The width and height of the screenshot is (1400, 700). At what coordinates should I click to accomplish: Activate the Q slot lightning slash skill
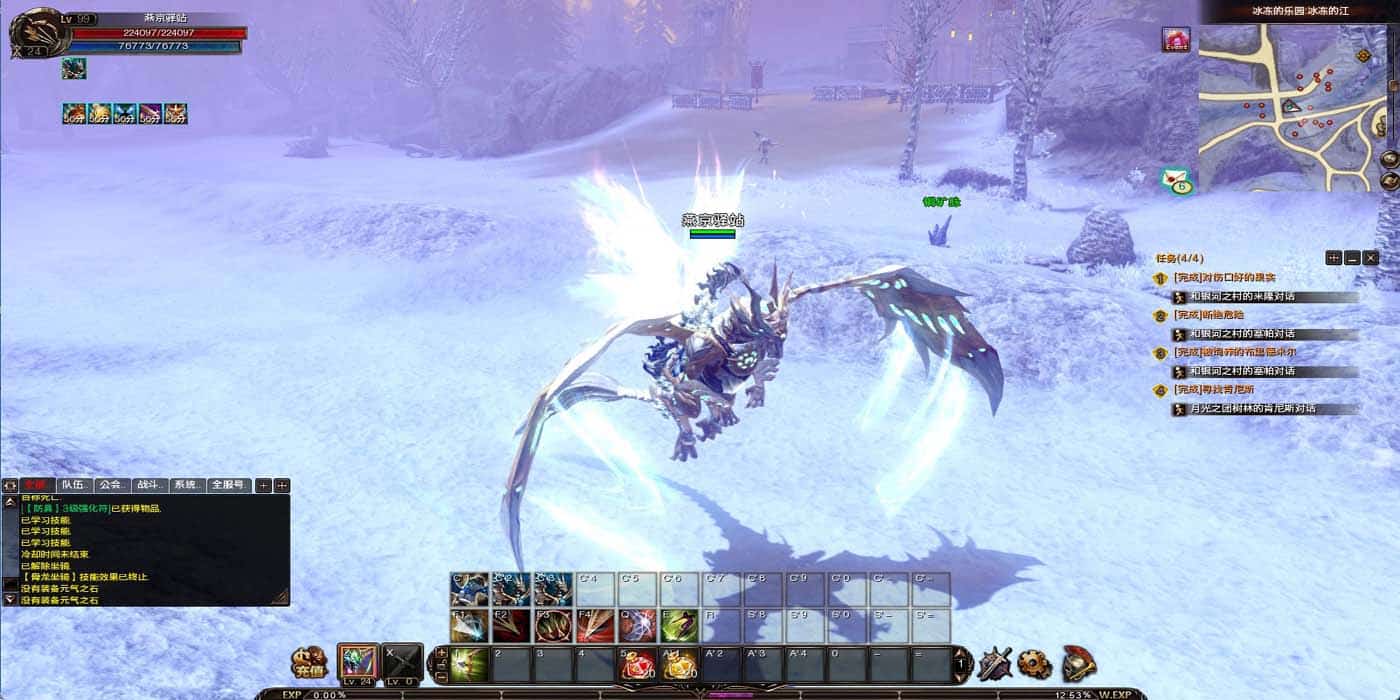[x=638, y=626]
